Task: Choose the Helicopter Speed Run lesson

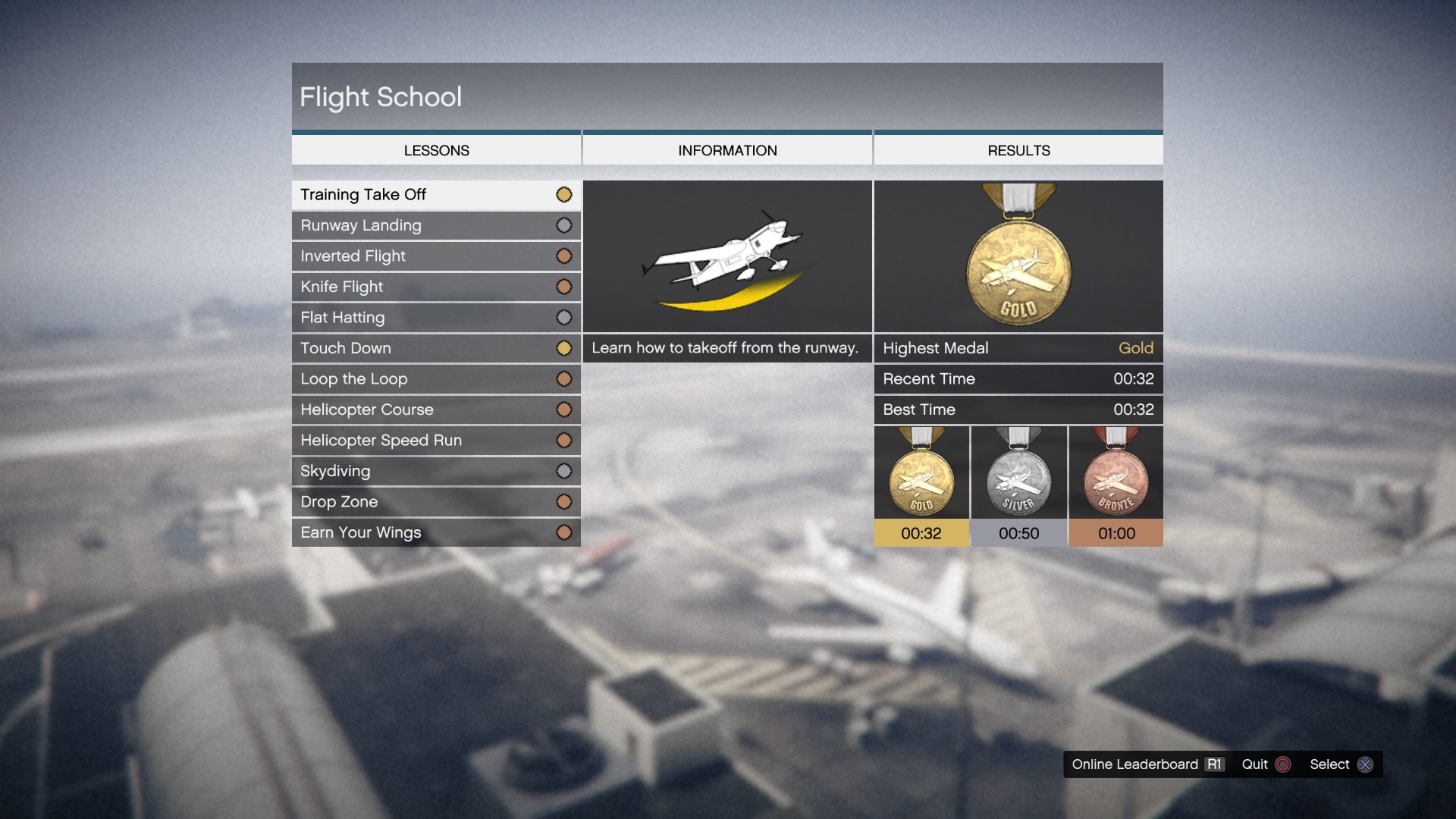Action: pyautogui.click(x=436, y=441)
